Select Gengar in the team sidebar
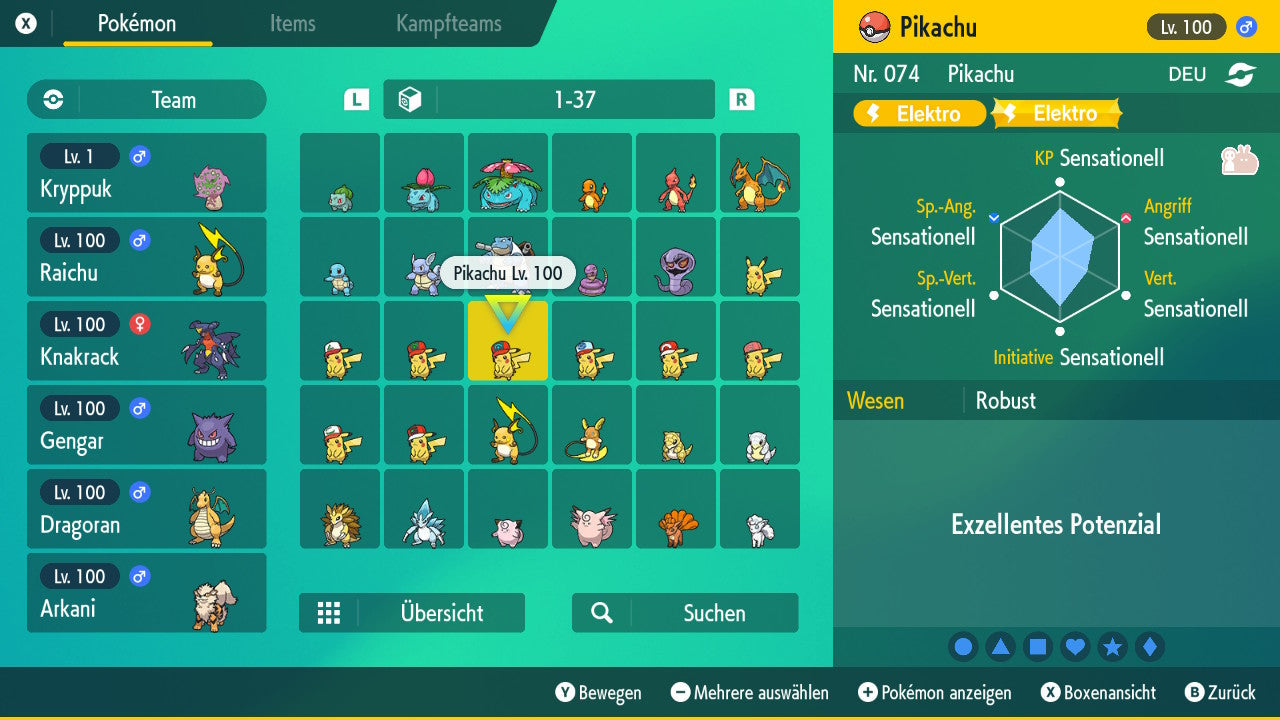 tap(146, 425)
